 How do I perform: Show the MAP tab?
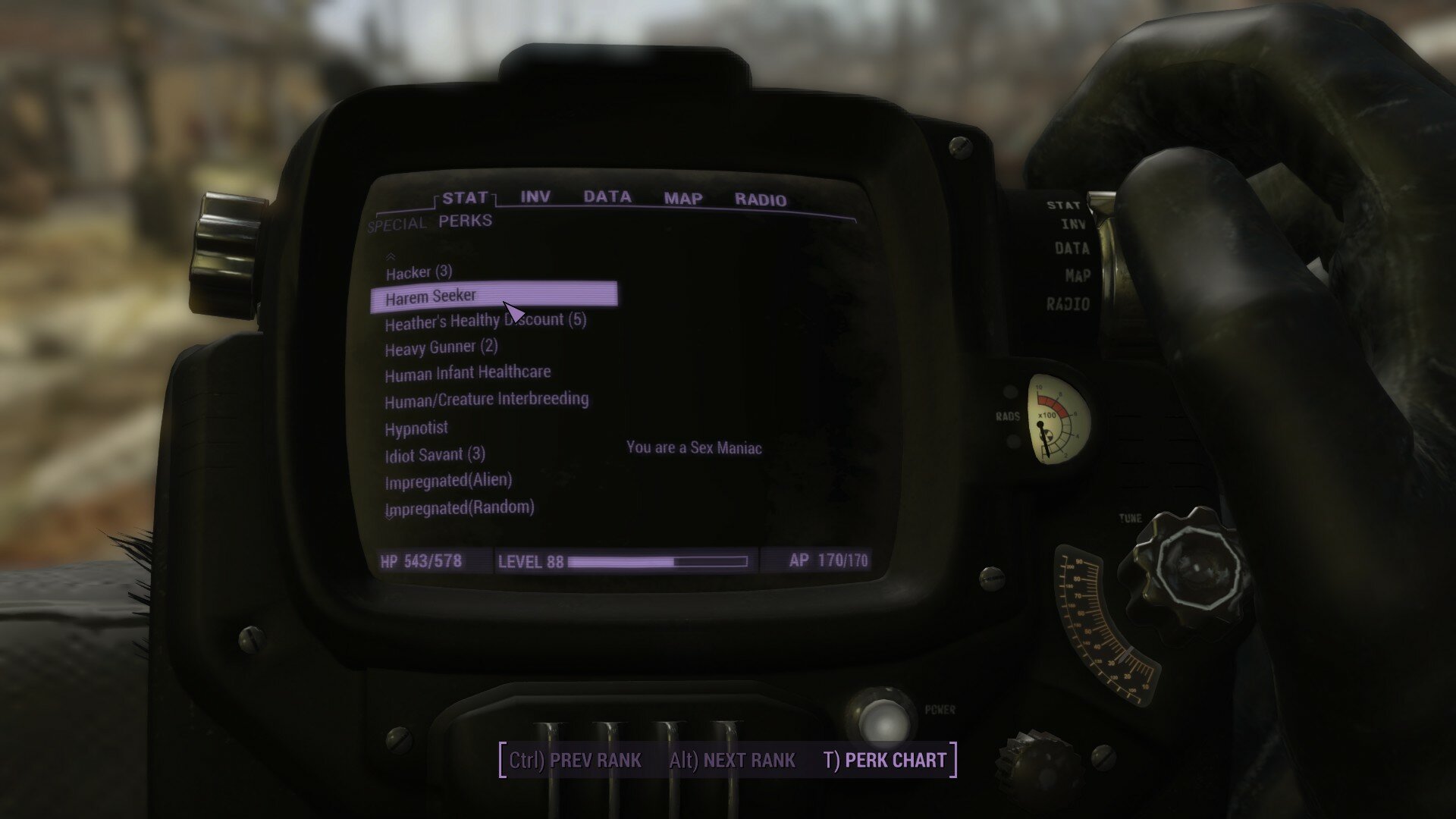point(683,199)
